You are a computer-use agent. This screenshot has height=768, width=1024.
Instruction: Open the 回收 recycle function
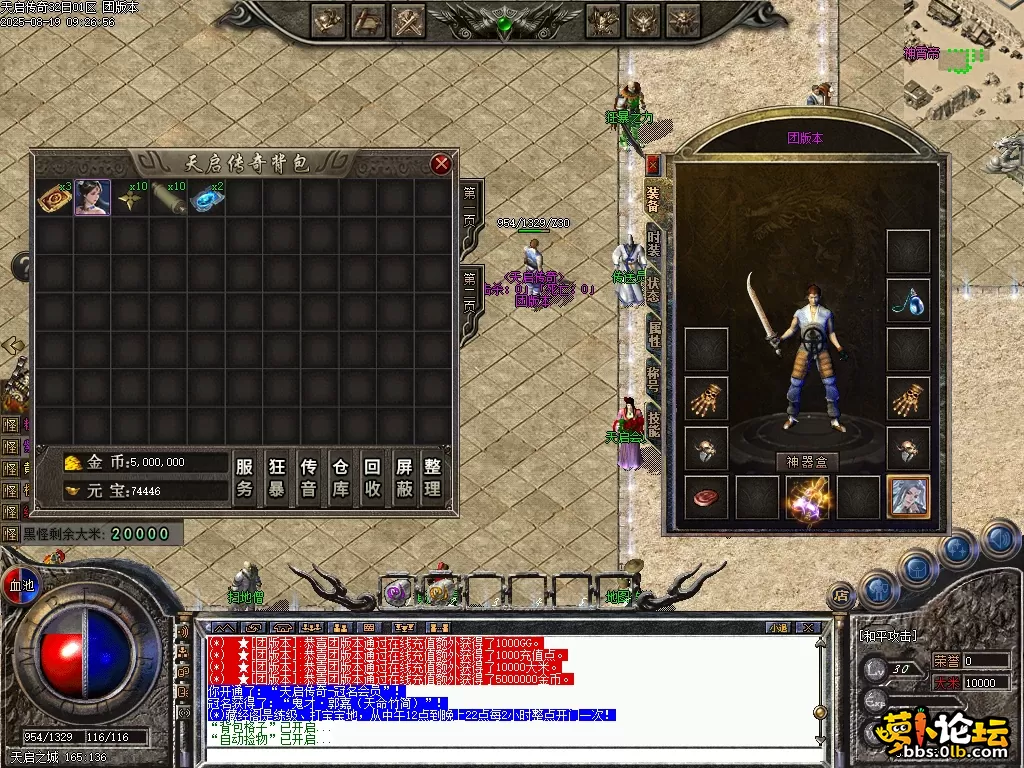[x=372, y=477]
